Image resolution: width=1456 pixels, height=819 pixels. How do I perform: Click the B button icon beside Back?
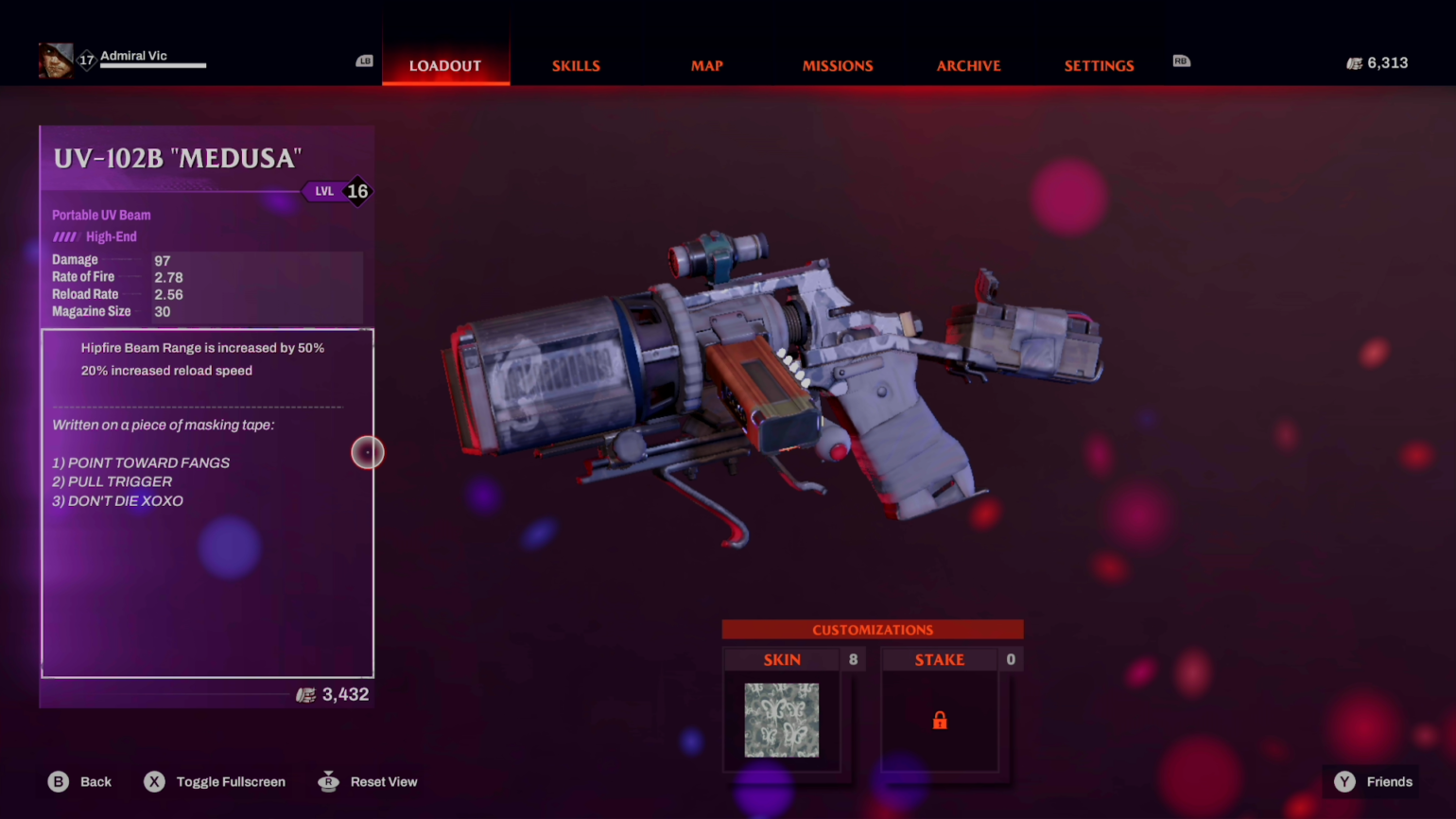tap(58, 781)
